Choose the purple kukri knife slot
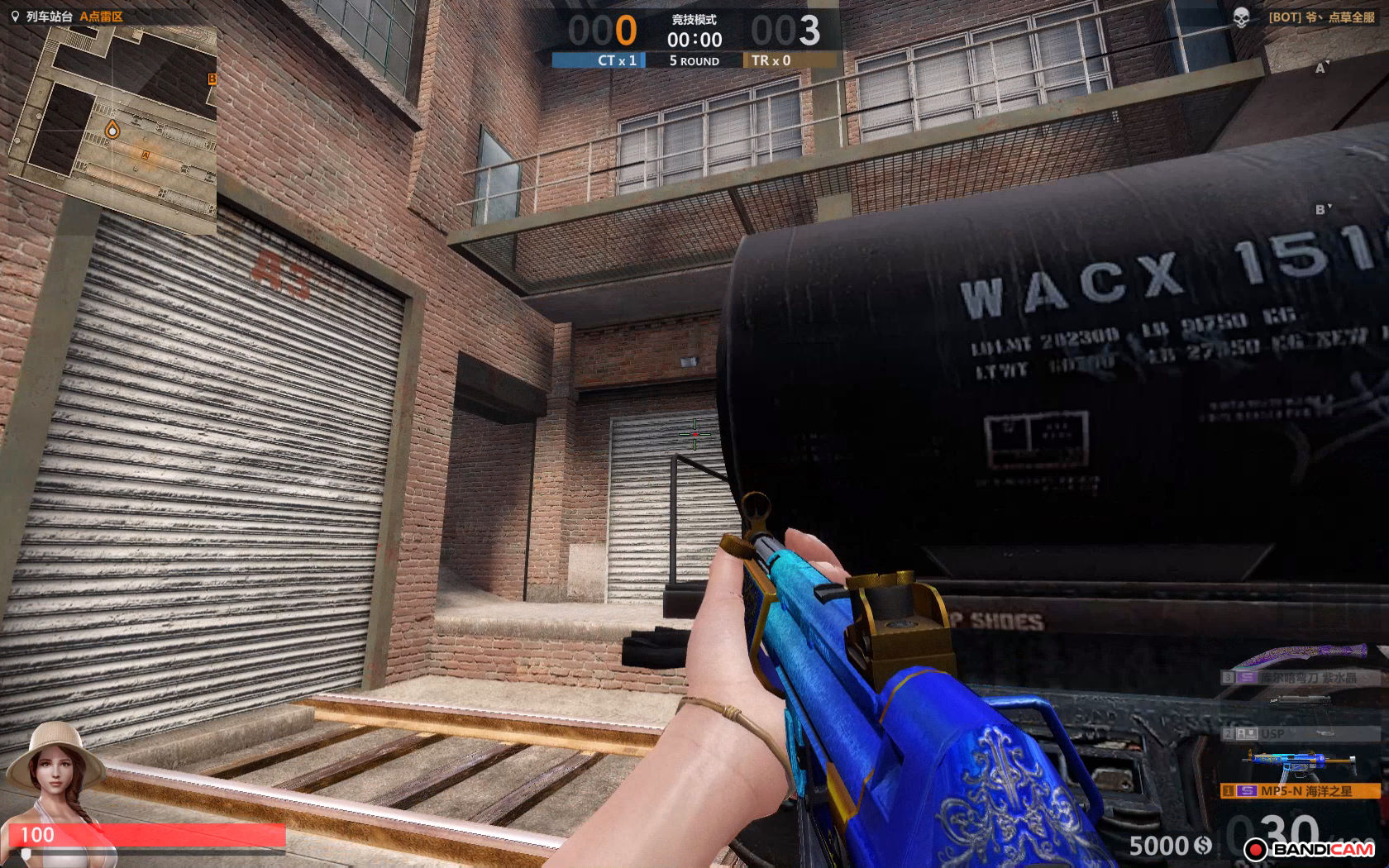1389x868 pixels. click(1300, 677)
